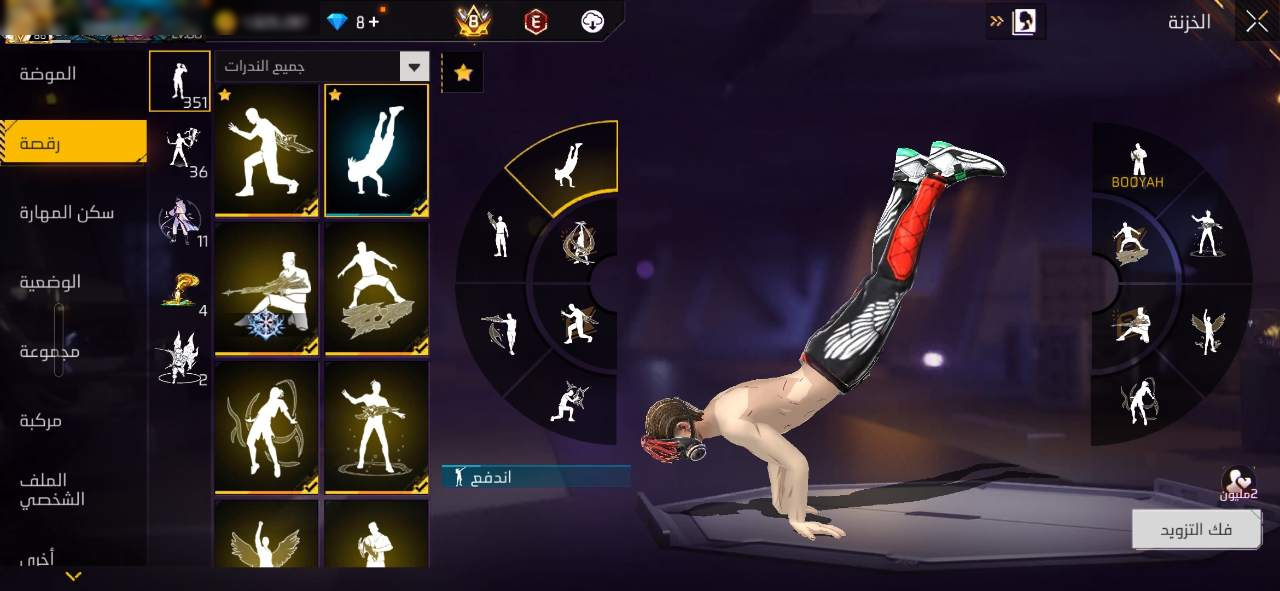Choose the emote subcategory showing 36 items
Screen dimensions: 1280x591
point(180,152)
